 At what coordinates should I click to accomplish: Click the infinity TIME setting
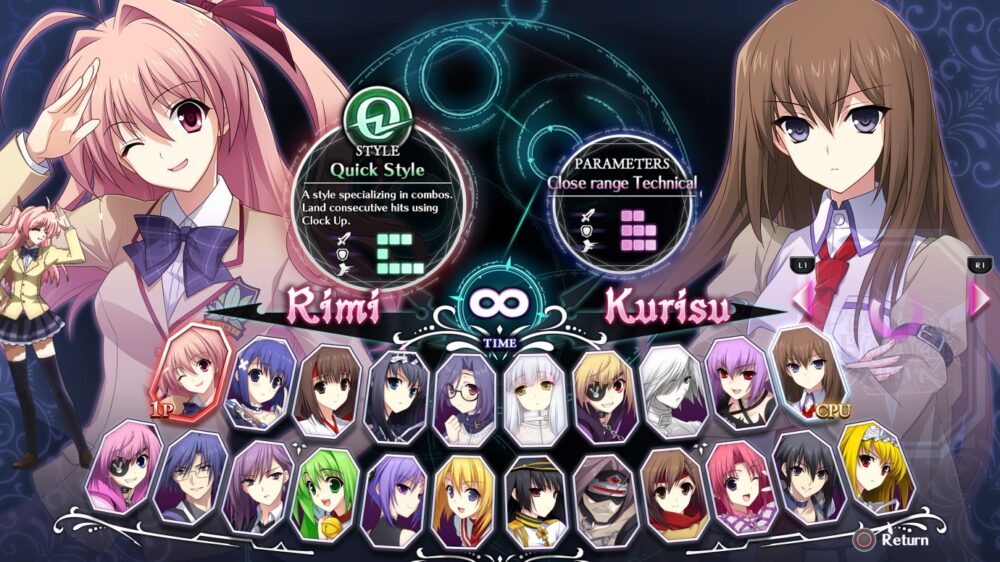(497, 304)
